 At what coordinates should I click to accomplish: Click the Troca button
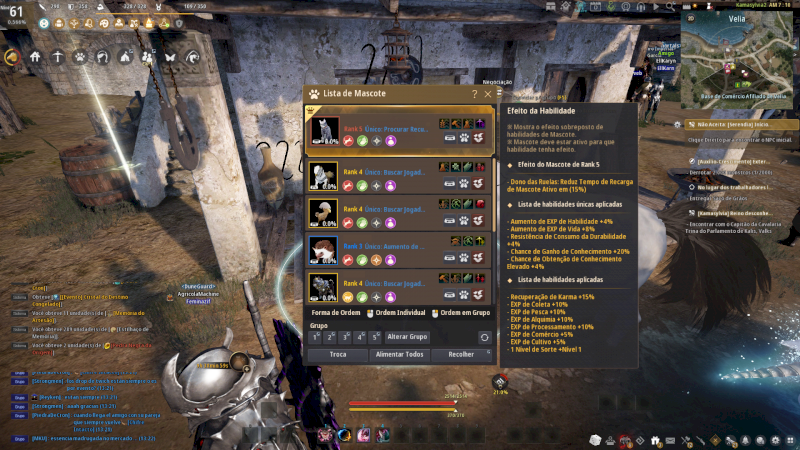(338, 354)
